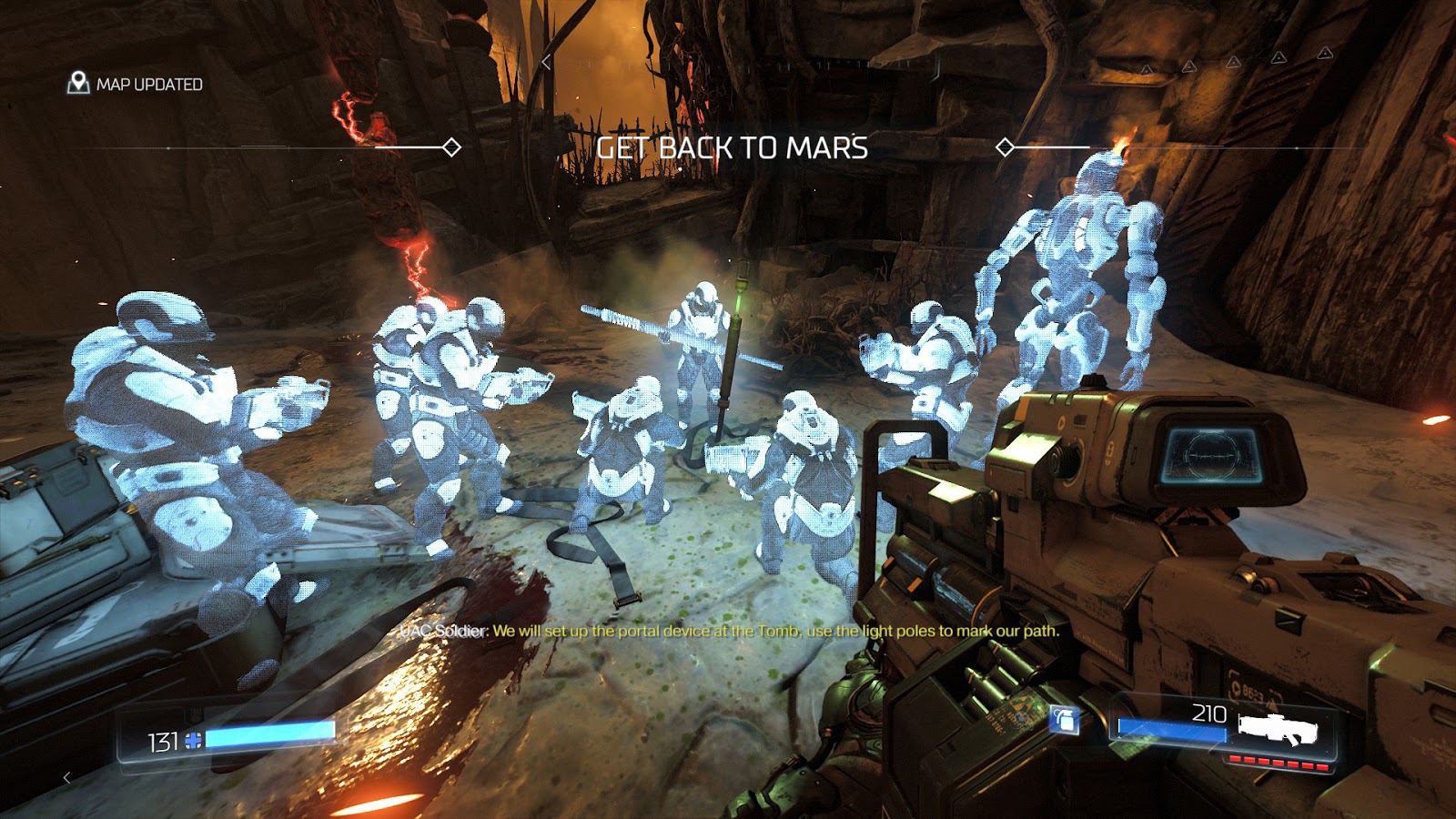1456x819 pixels.
Task: Click the rightmost triangle marker on the compass
Action: [x=1324, y=55]
